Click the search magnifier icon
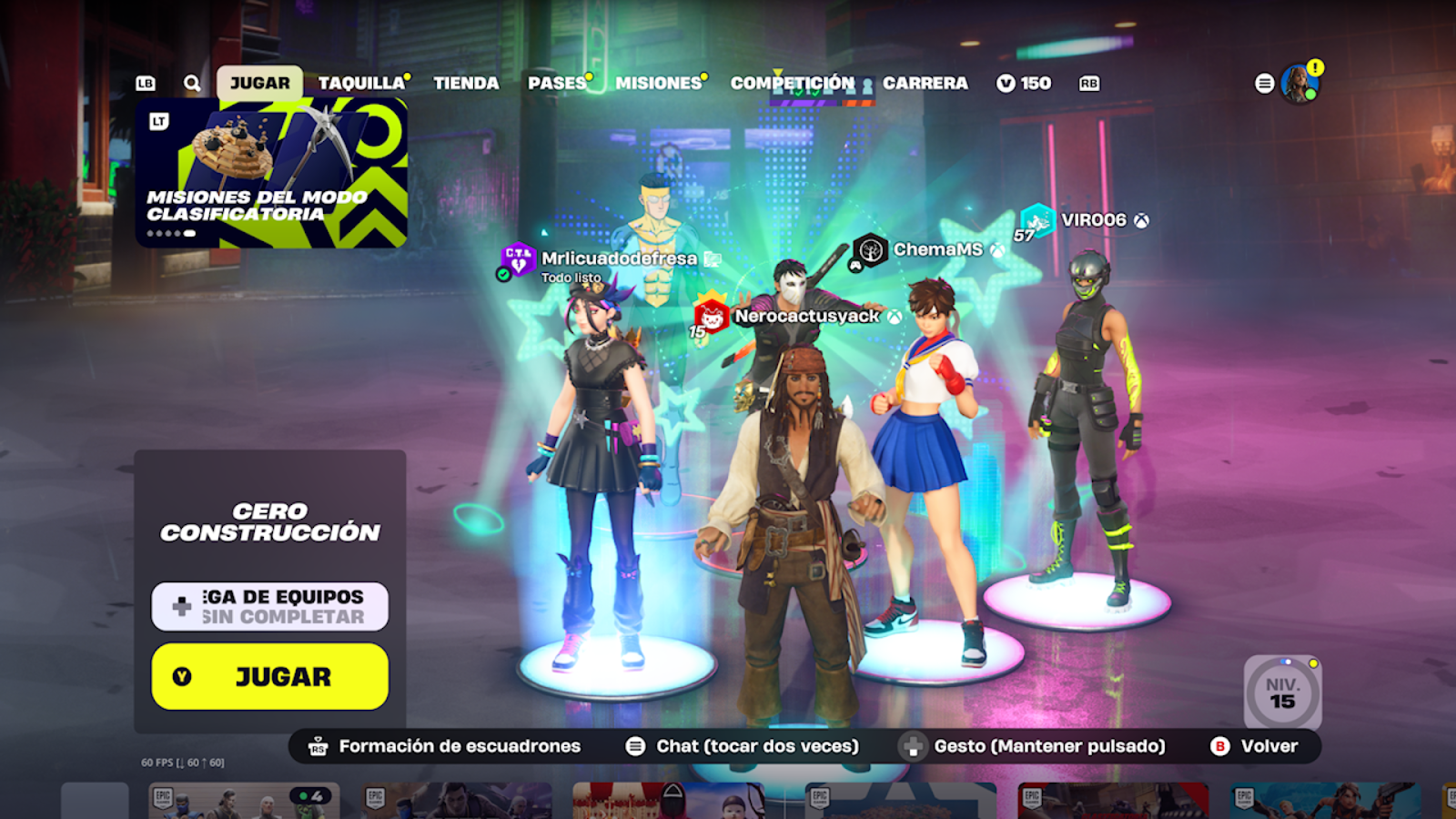Image resolution: width=1456 pixels, height=819 pixels. (x=192, y=83)
